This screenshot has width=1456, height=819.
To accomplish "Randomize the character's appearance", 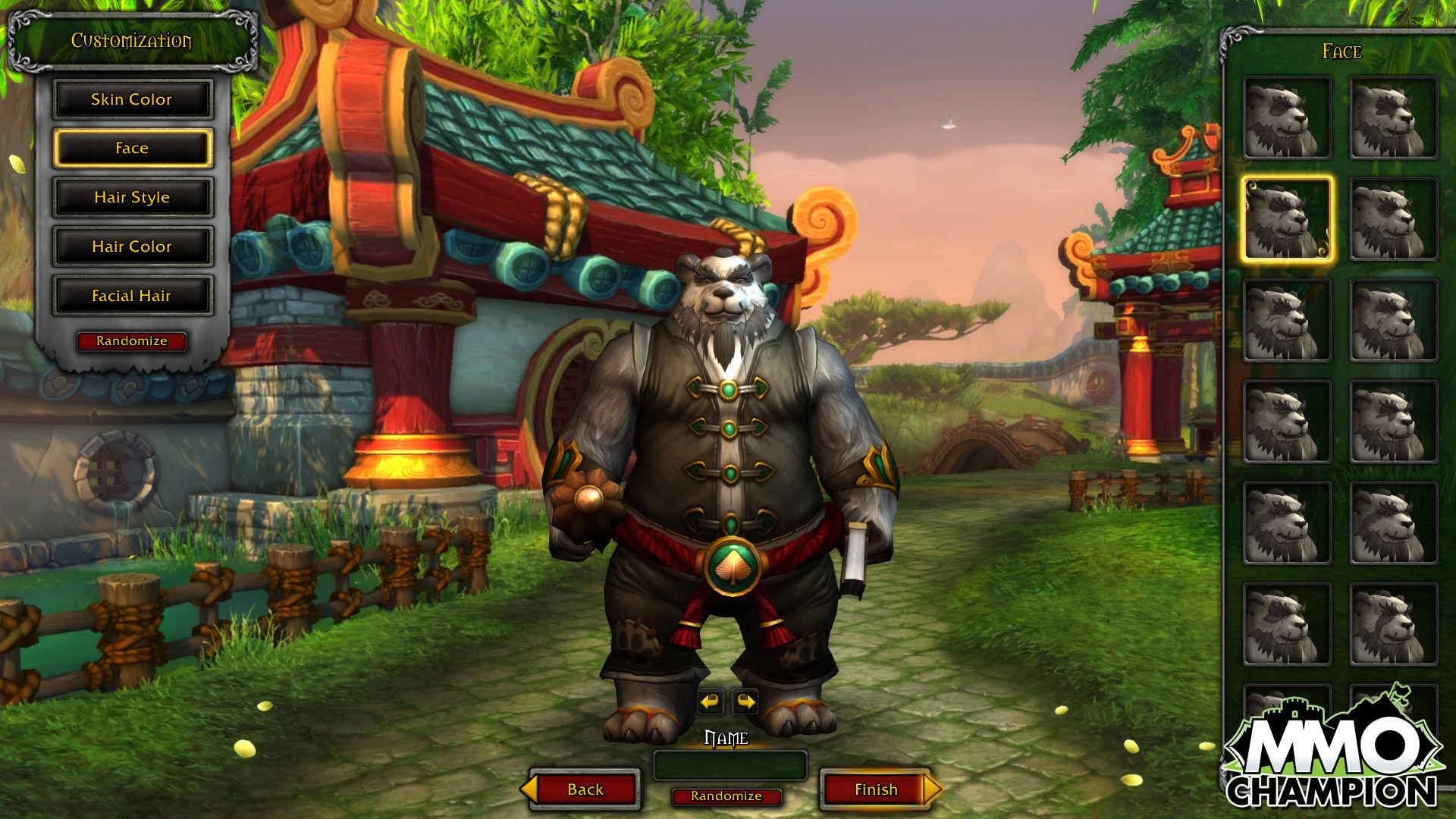I will [x=132, y=341].
